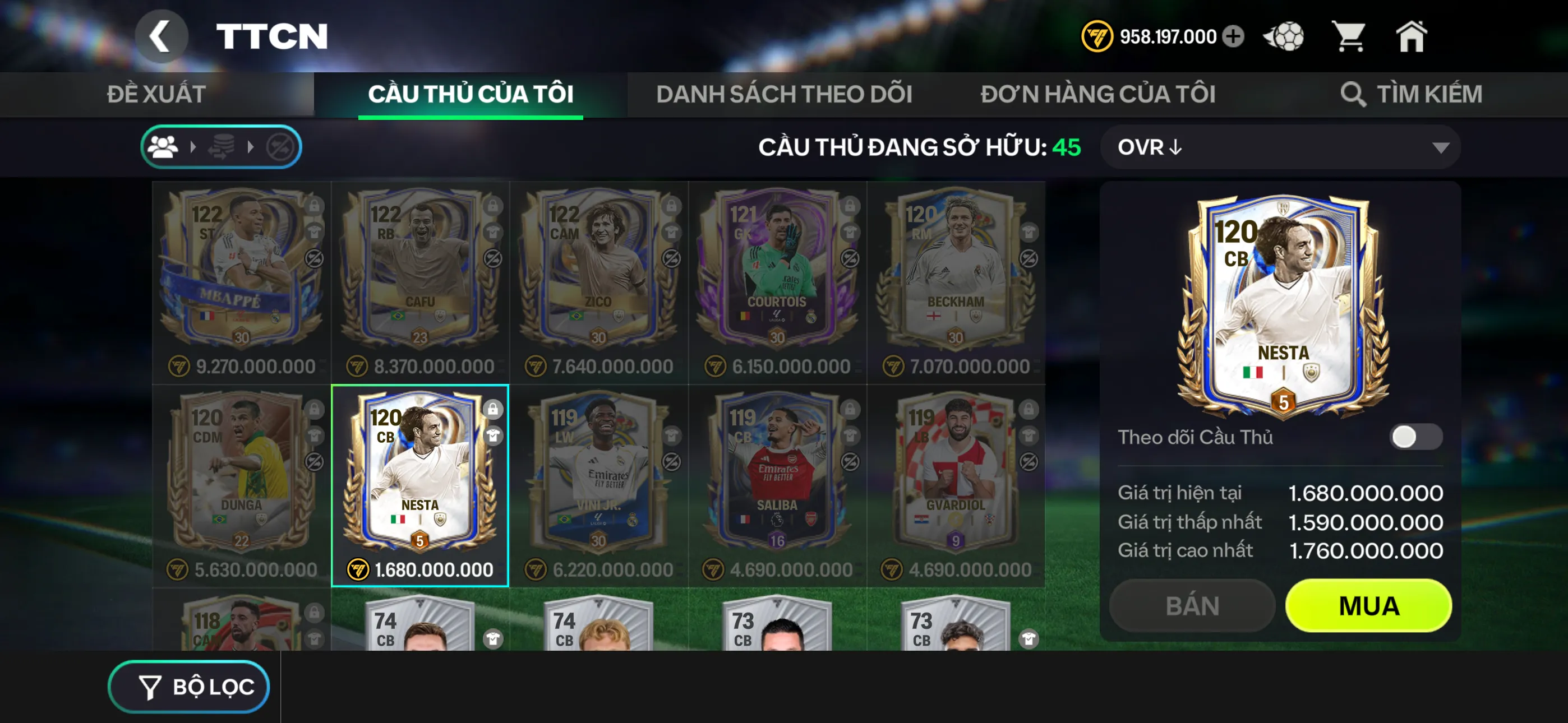The height and width of the screenshot is (723, 1568).
Task: Click the back arrow beside TTCN
Action: (x=162, y=35)
